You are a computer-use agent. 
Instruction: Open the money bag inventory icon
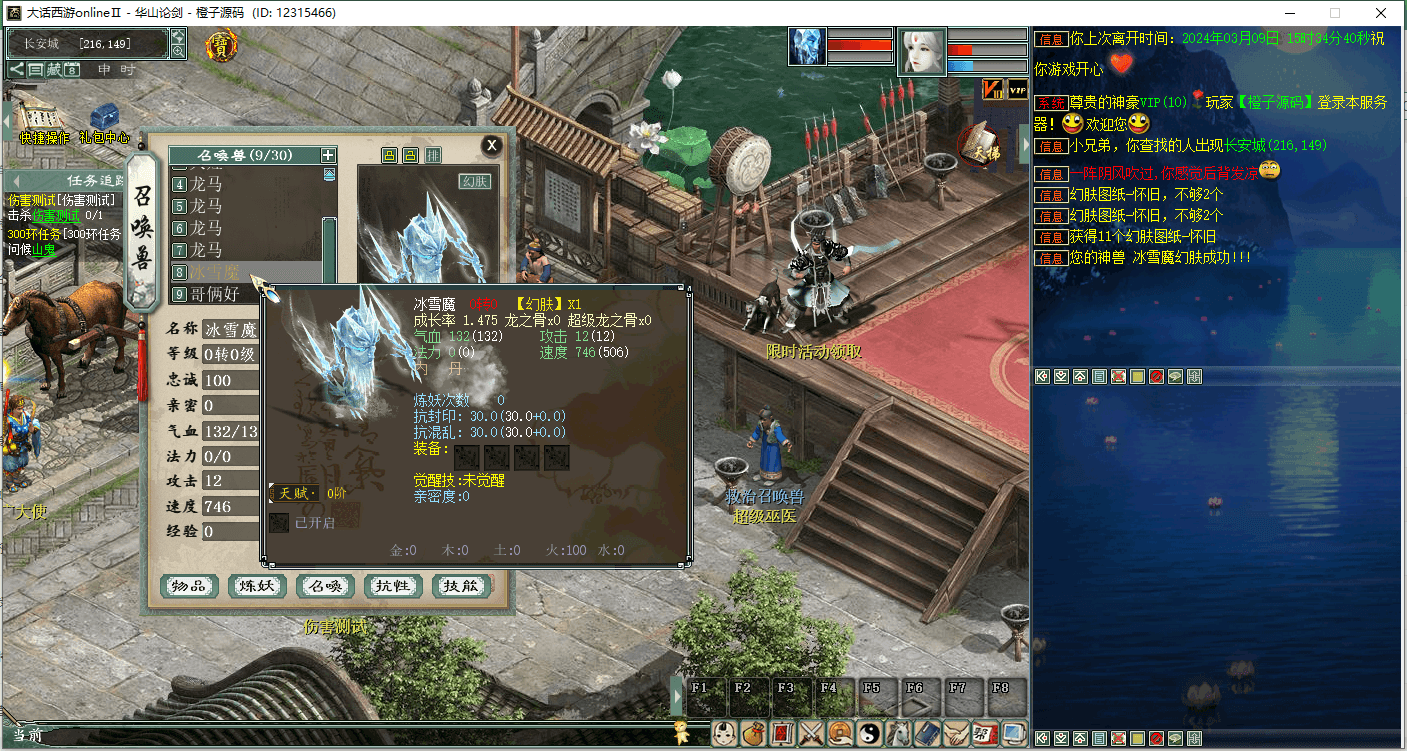coord(753,733)
